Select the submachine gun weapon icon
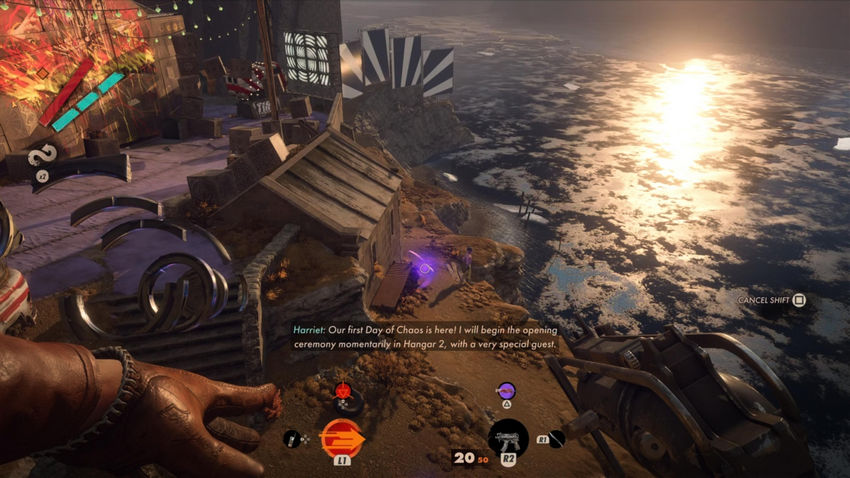This screenshot has height=478, width=850. [x=508, y=438]
